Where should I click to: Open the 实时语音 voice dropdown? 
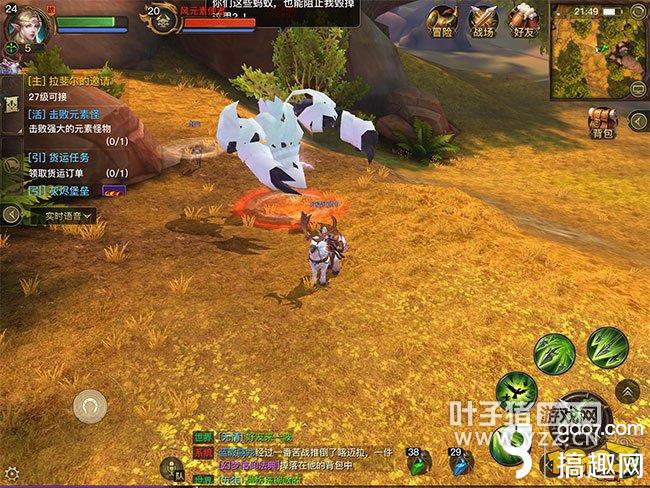click(x=70, y=215)
